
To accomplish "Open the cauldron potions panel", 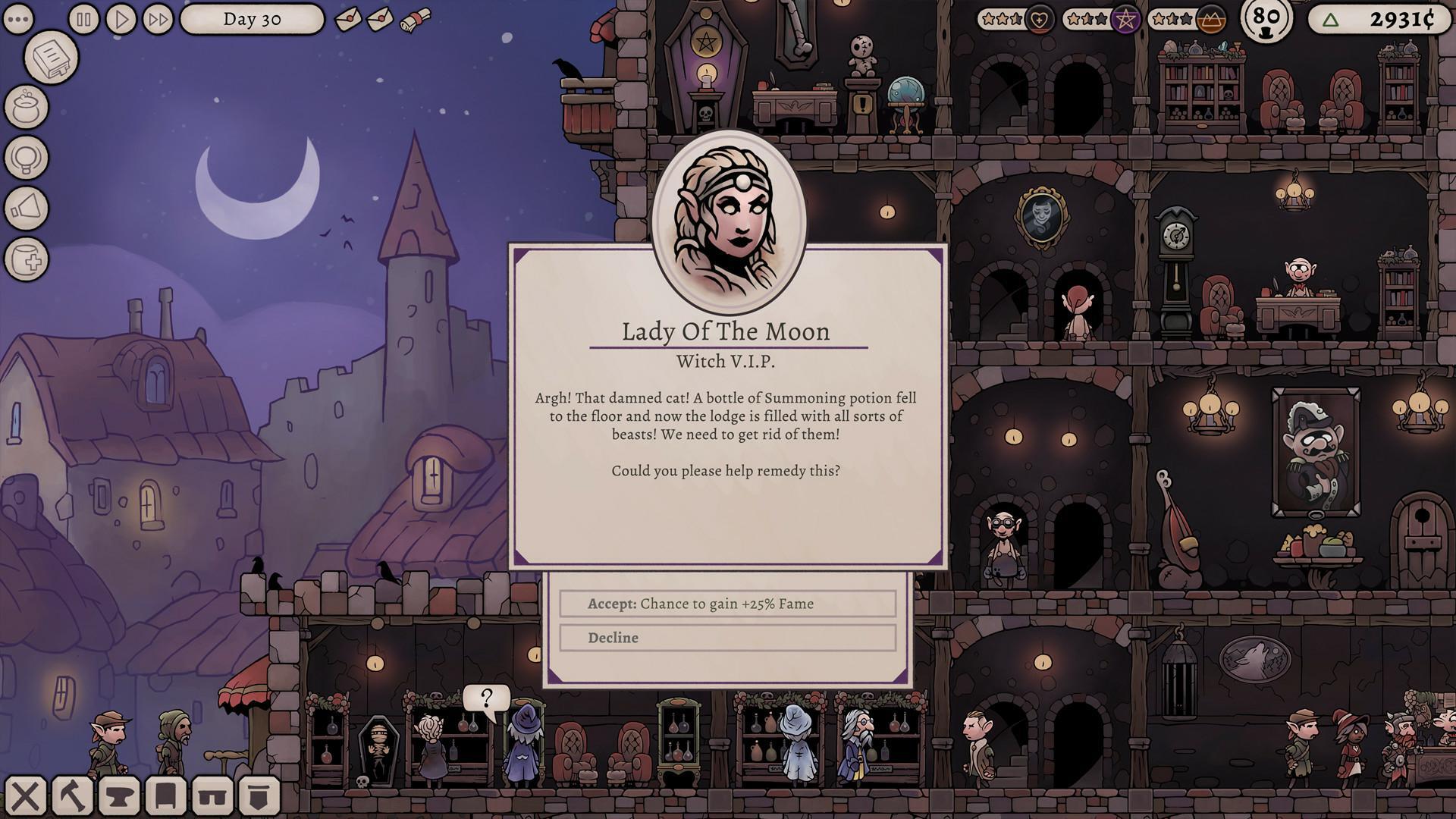I will coord(28,108).
